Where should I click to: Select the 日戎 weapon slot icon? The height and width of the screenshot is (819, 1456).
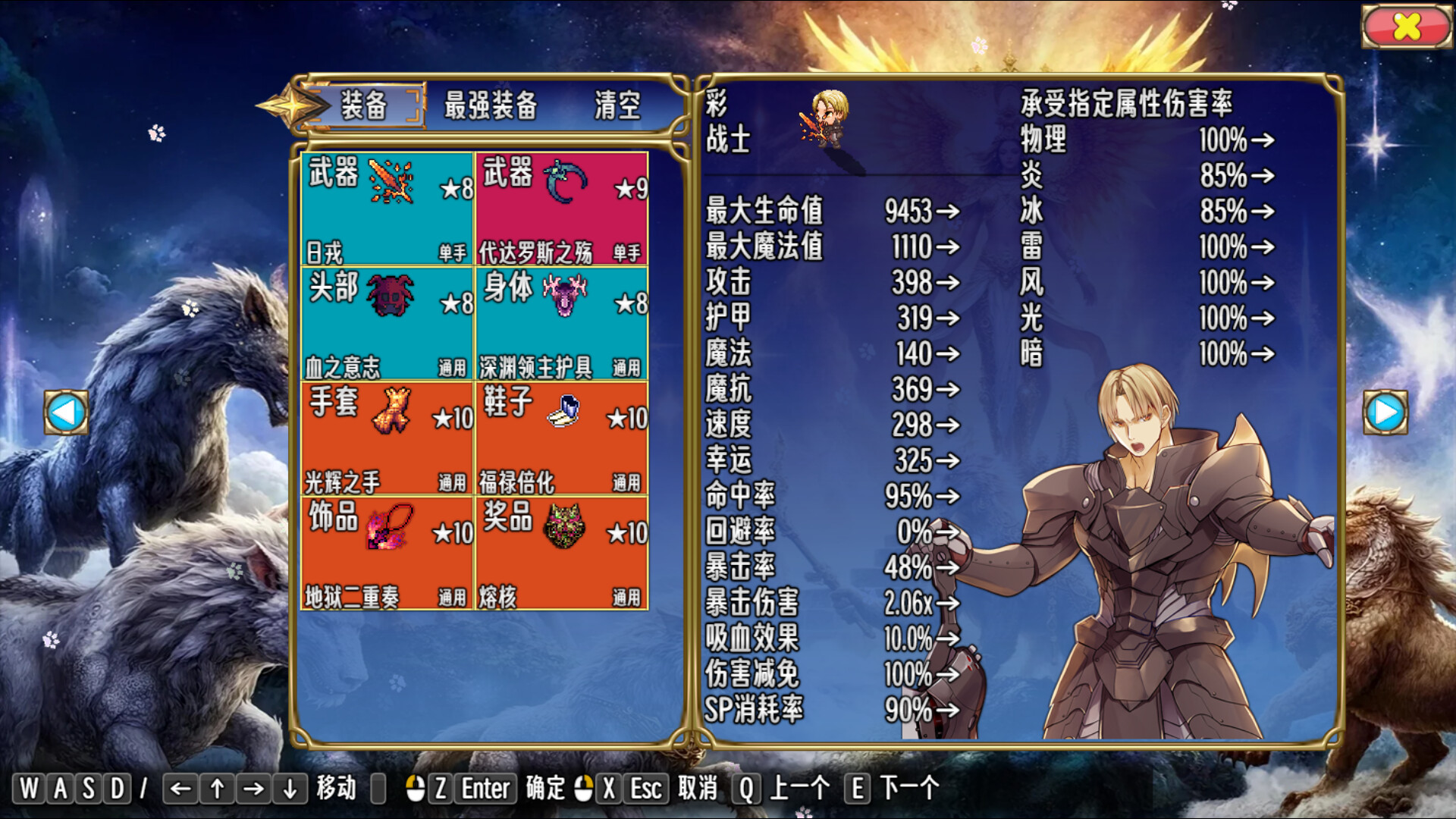click(x=389, y=180)
